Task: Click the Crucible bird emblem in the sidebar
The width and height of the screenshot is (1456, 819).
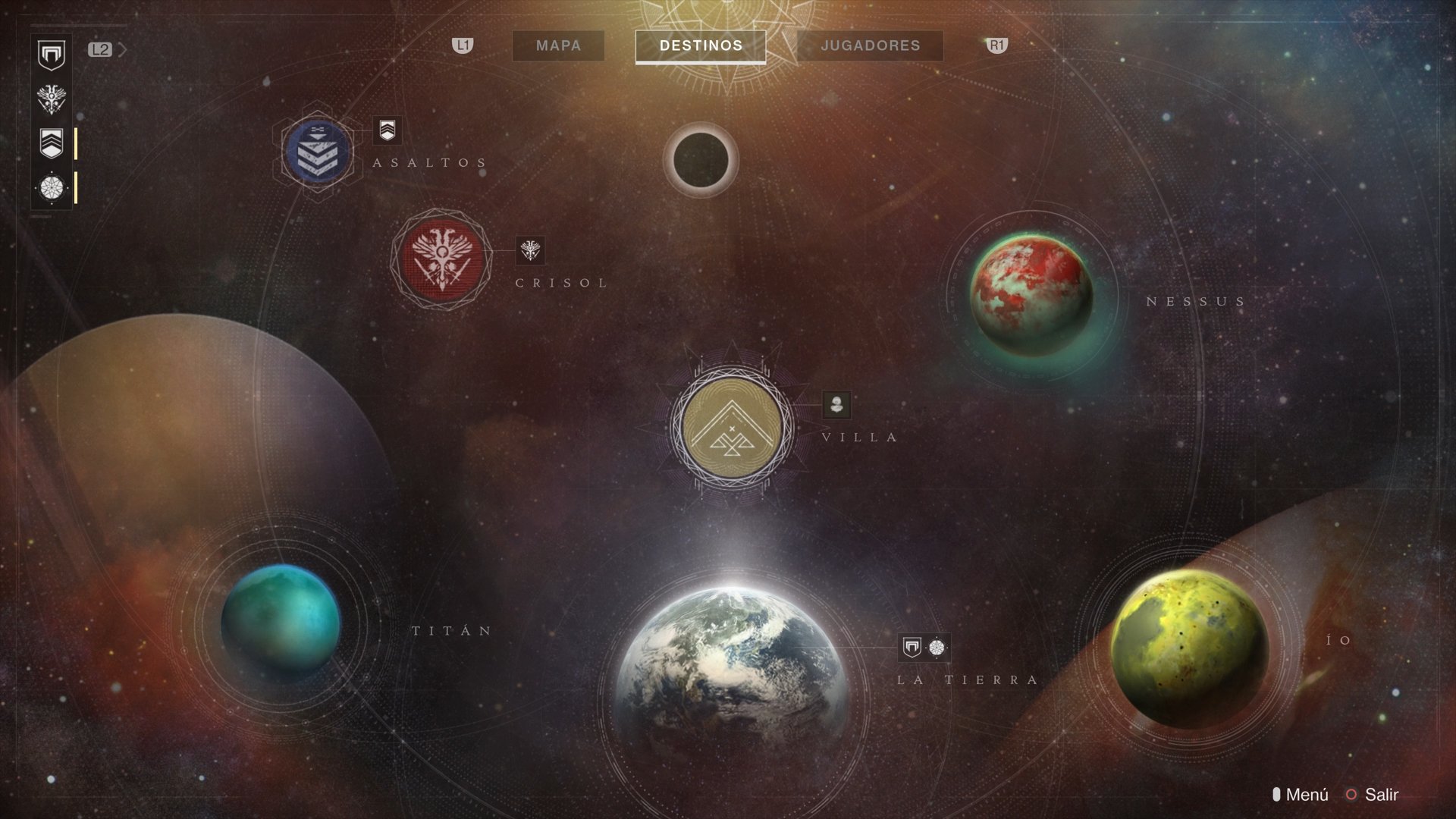Action: point(51,99)
